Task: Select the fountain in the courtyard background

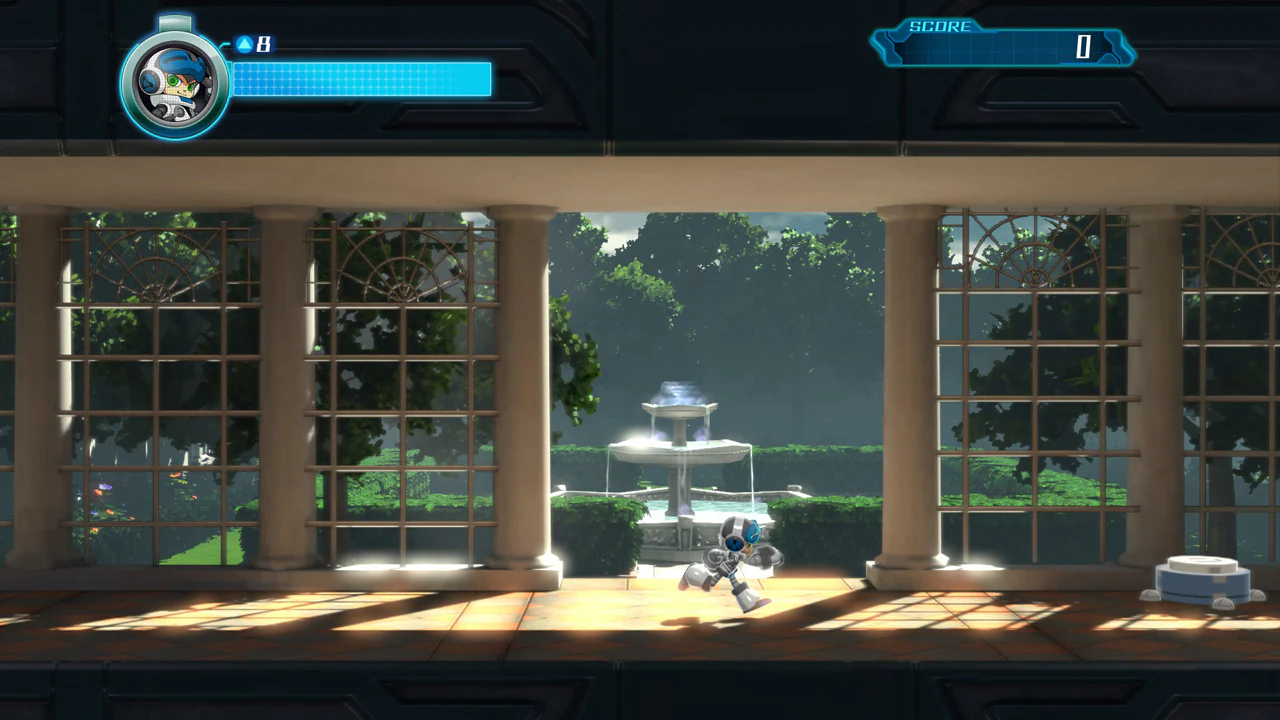Action: tap(680, 450)
